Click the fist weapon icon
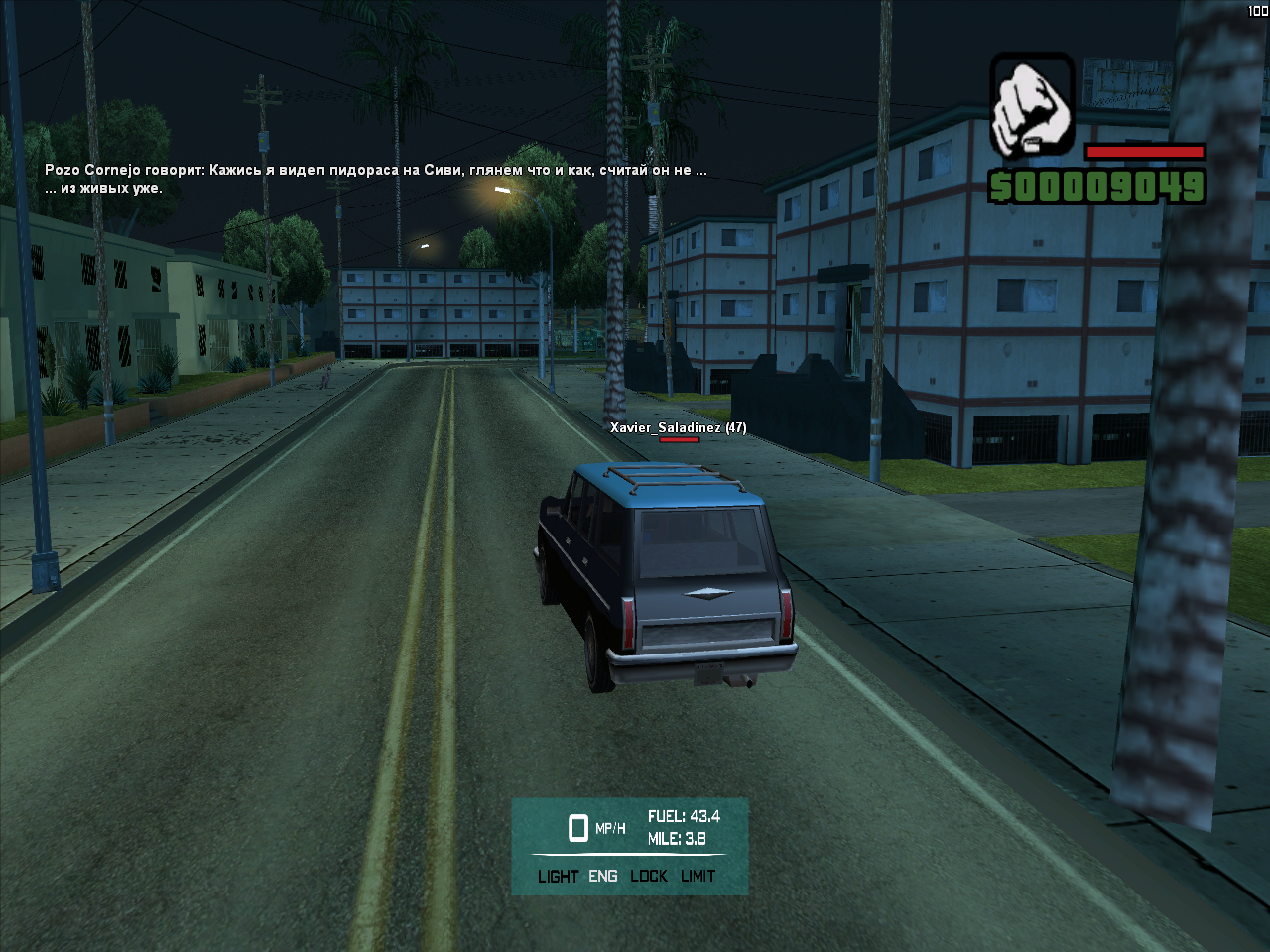The height and width of the screenshot is (952, 1270). [1032, 105]
